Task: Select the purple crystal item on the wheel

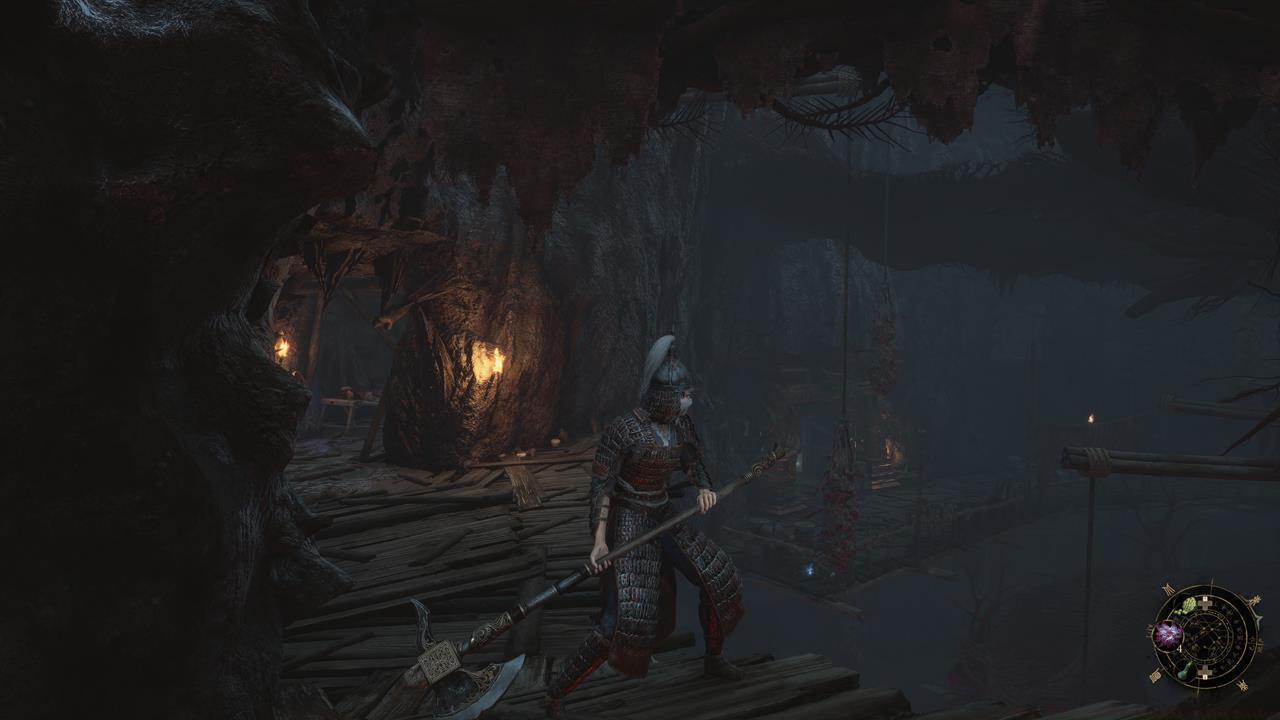Action: point(1167,633)
